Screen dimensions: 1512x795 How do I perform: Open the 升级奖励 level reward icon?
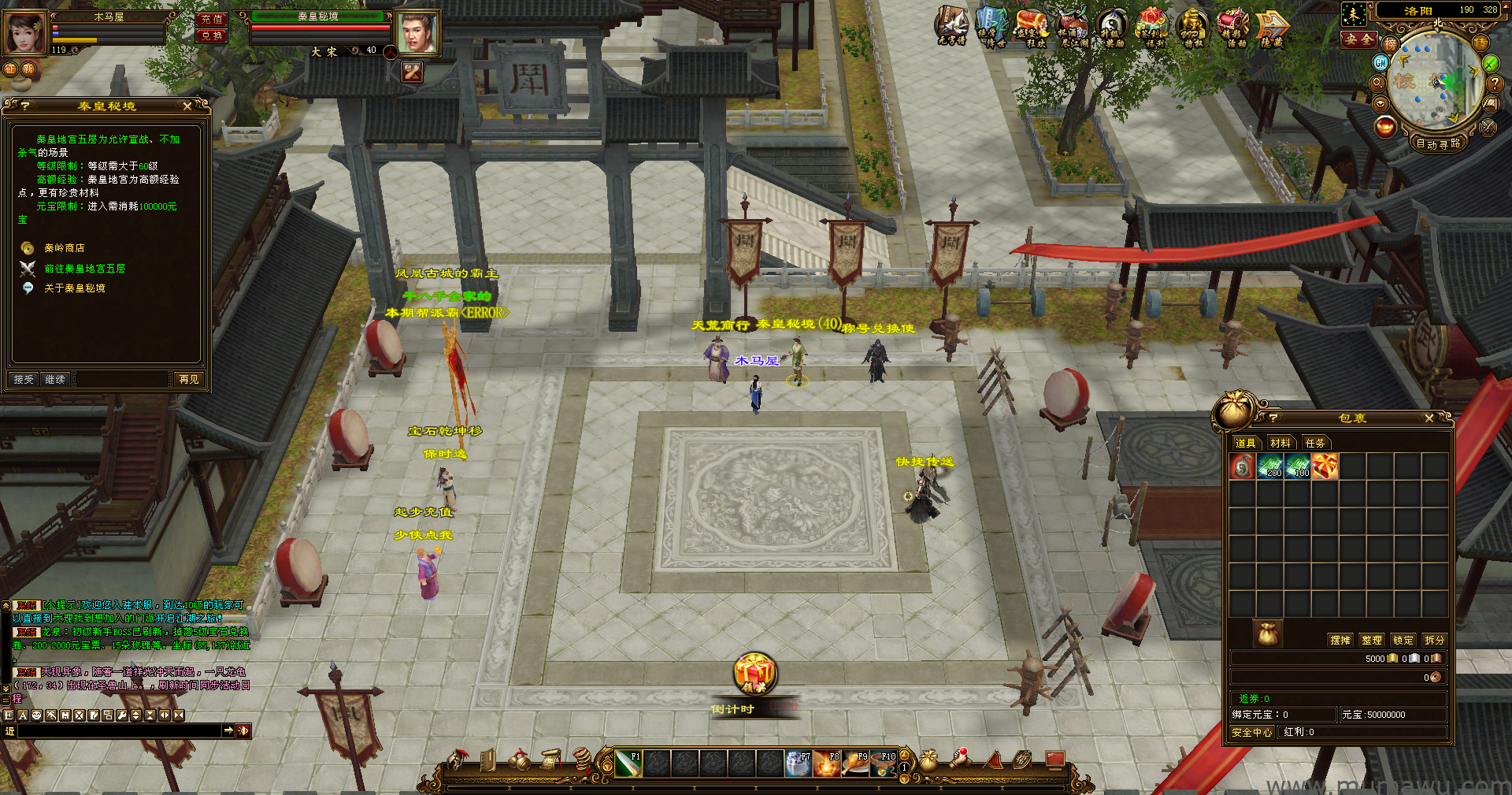point(1113,28)
